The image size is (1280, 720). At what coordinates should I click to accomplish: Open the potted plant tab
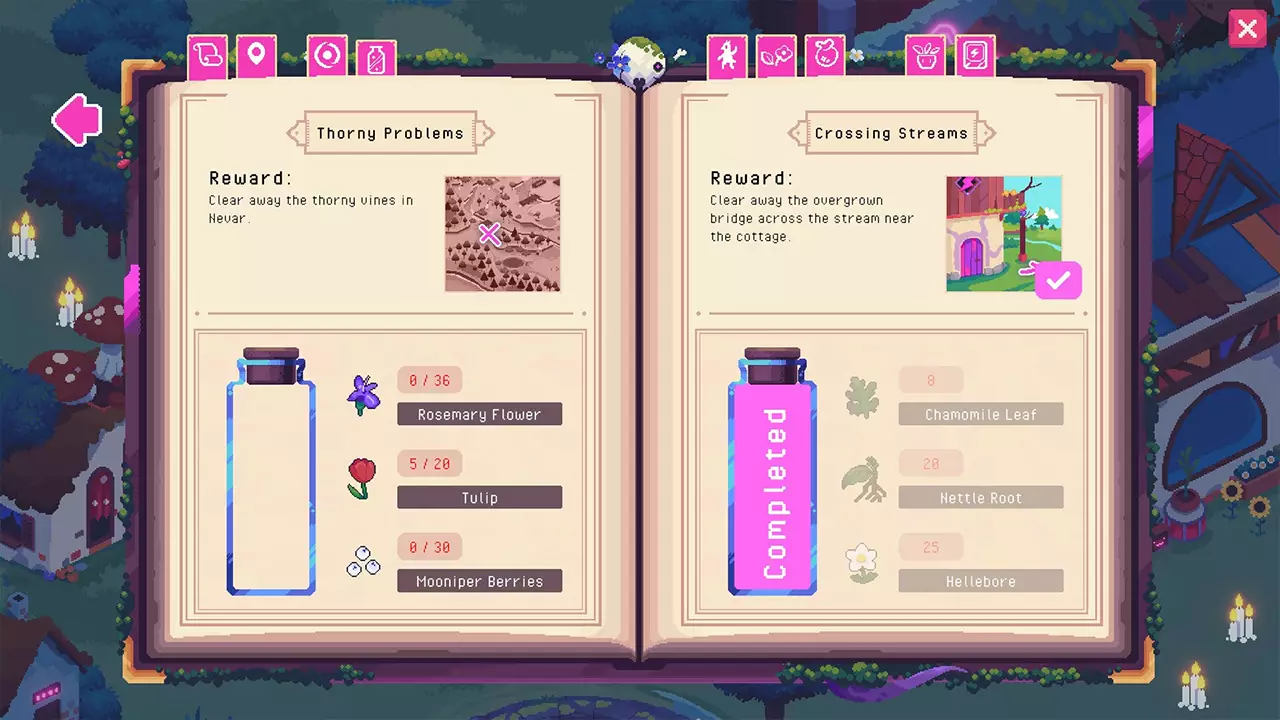tap(926, 57)
